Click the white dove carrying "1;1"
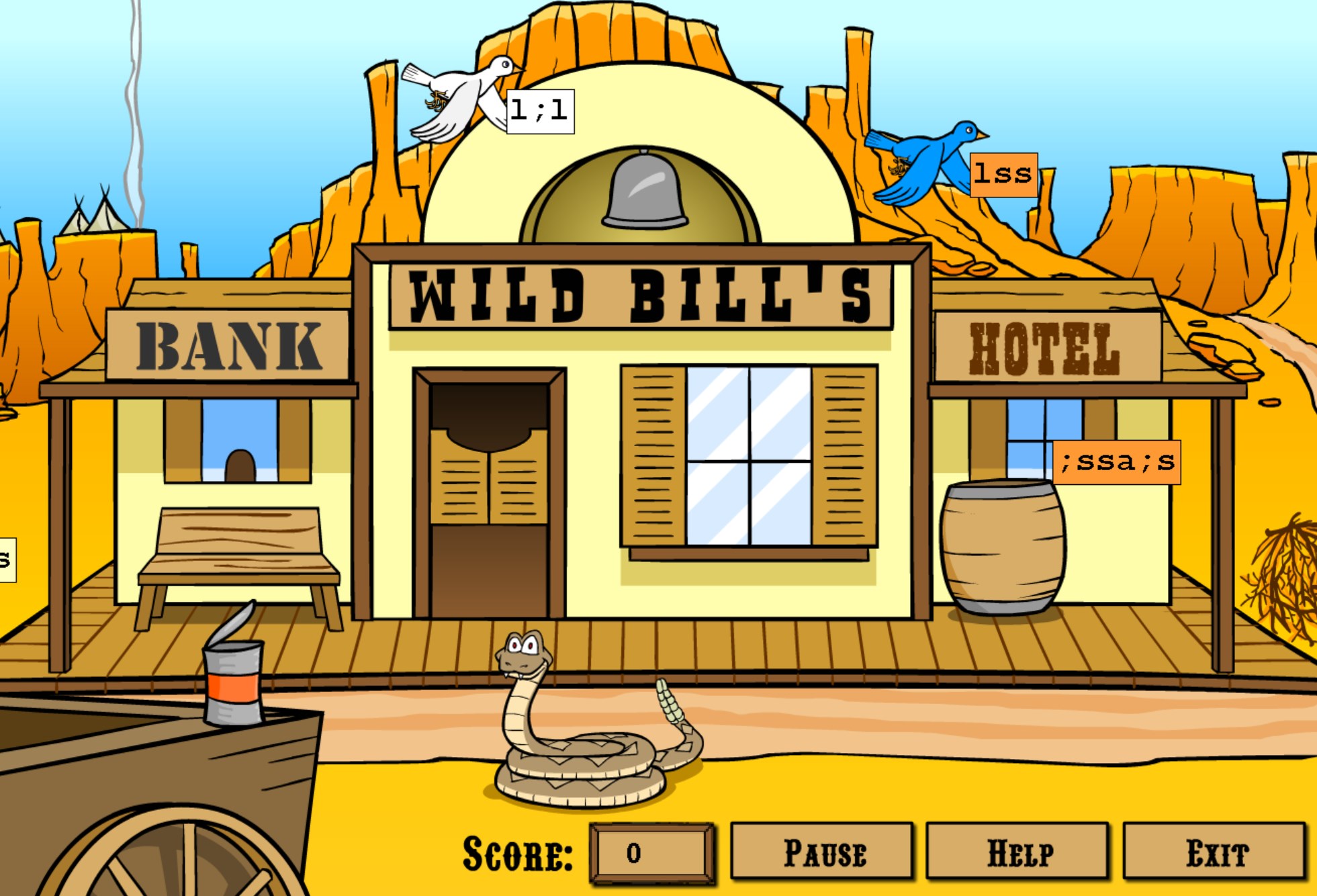The image size is (1317, 896). (463, 97)
